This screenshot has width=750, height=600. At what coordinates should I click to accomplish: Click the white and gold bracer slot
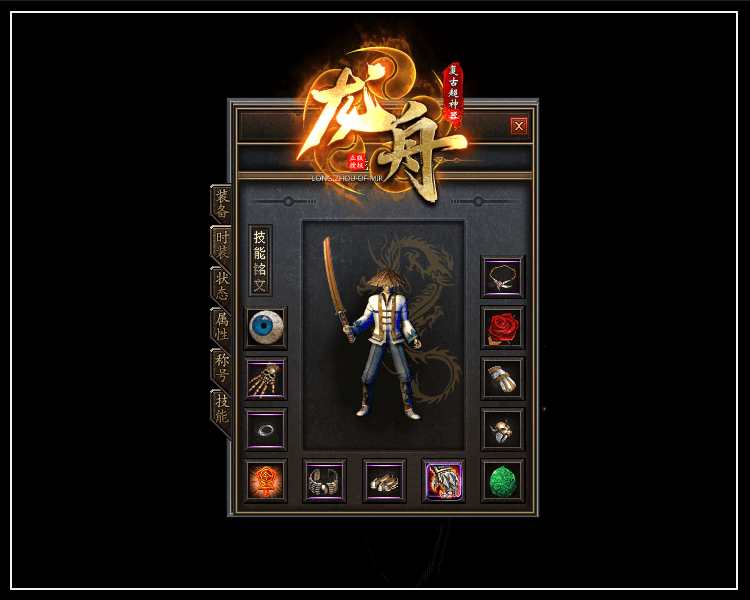pyautogui.click(x=502, y=379)
